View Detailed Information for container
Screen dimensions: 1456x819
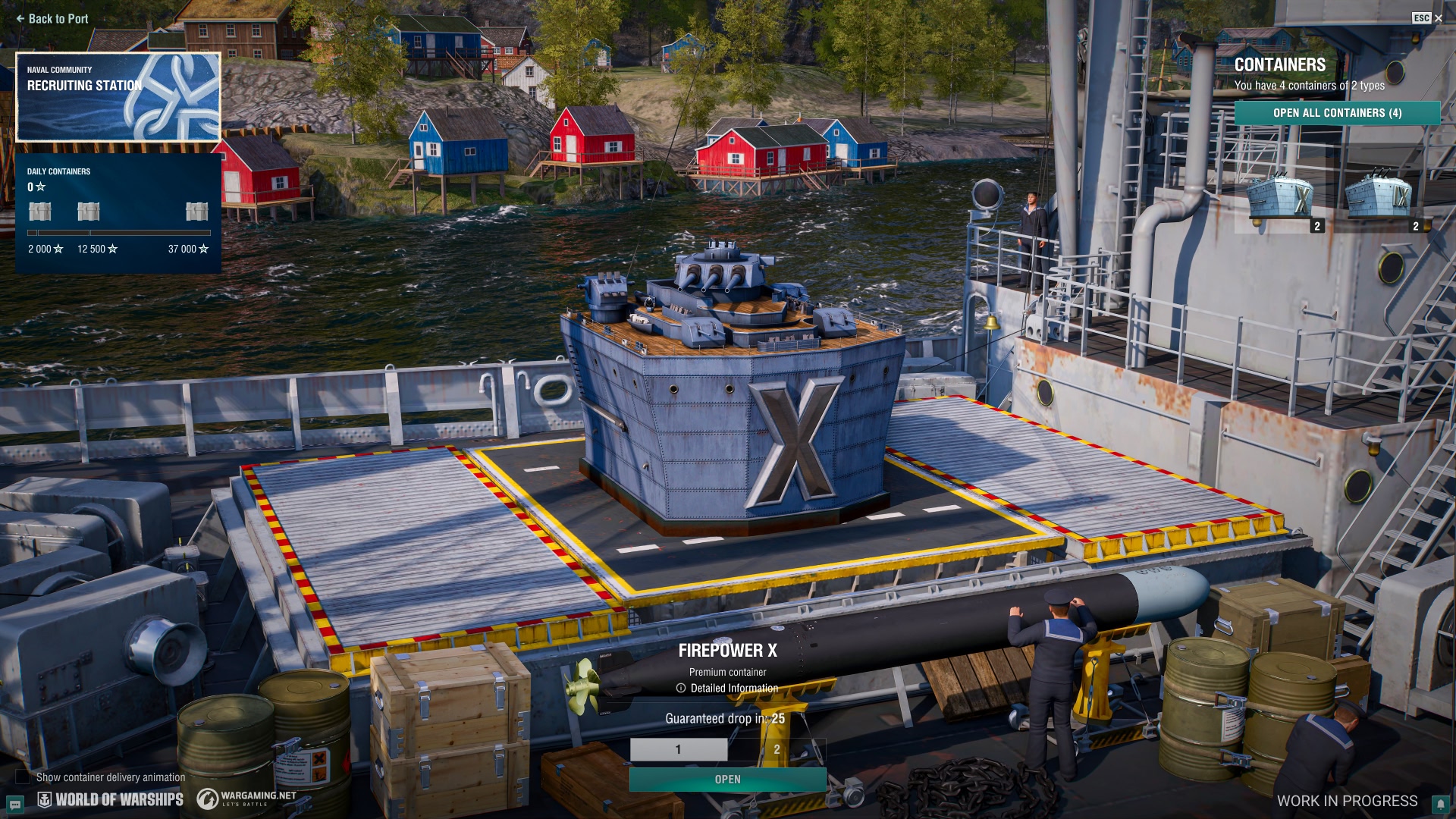click(x=728, y=689)
